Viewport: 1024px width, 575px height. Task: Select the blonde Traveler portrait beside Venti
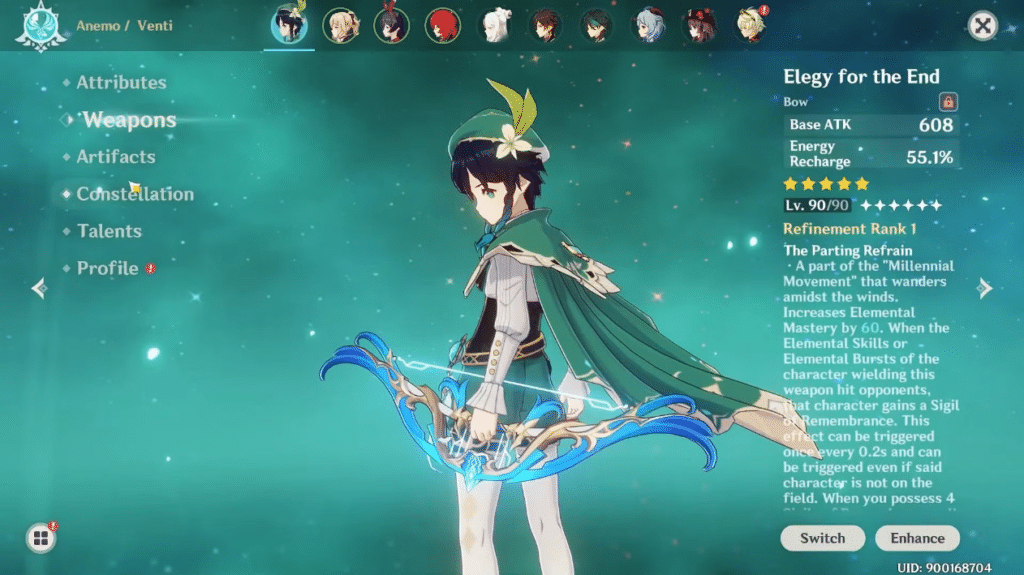pyautogui.click(x=341, y=26)
